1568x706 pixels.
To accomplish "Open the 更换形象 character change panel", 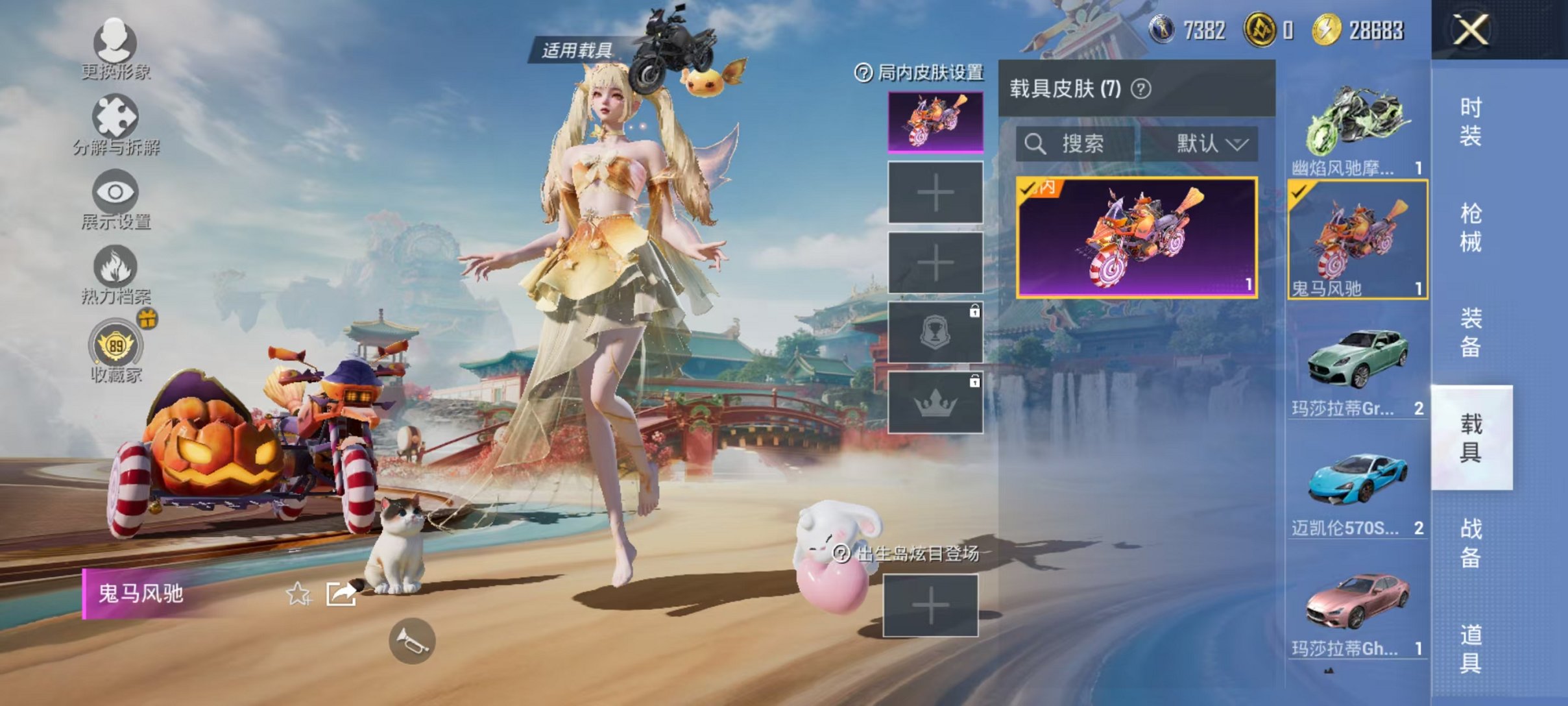I will click(115, 45).
